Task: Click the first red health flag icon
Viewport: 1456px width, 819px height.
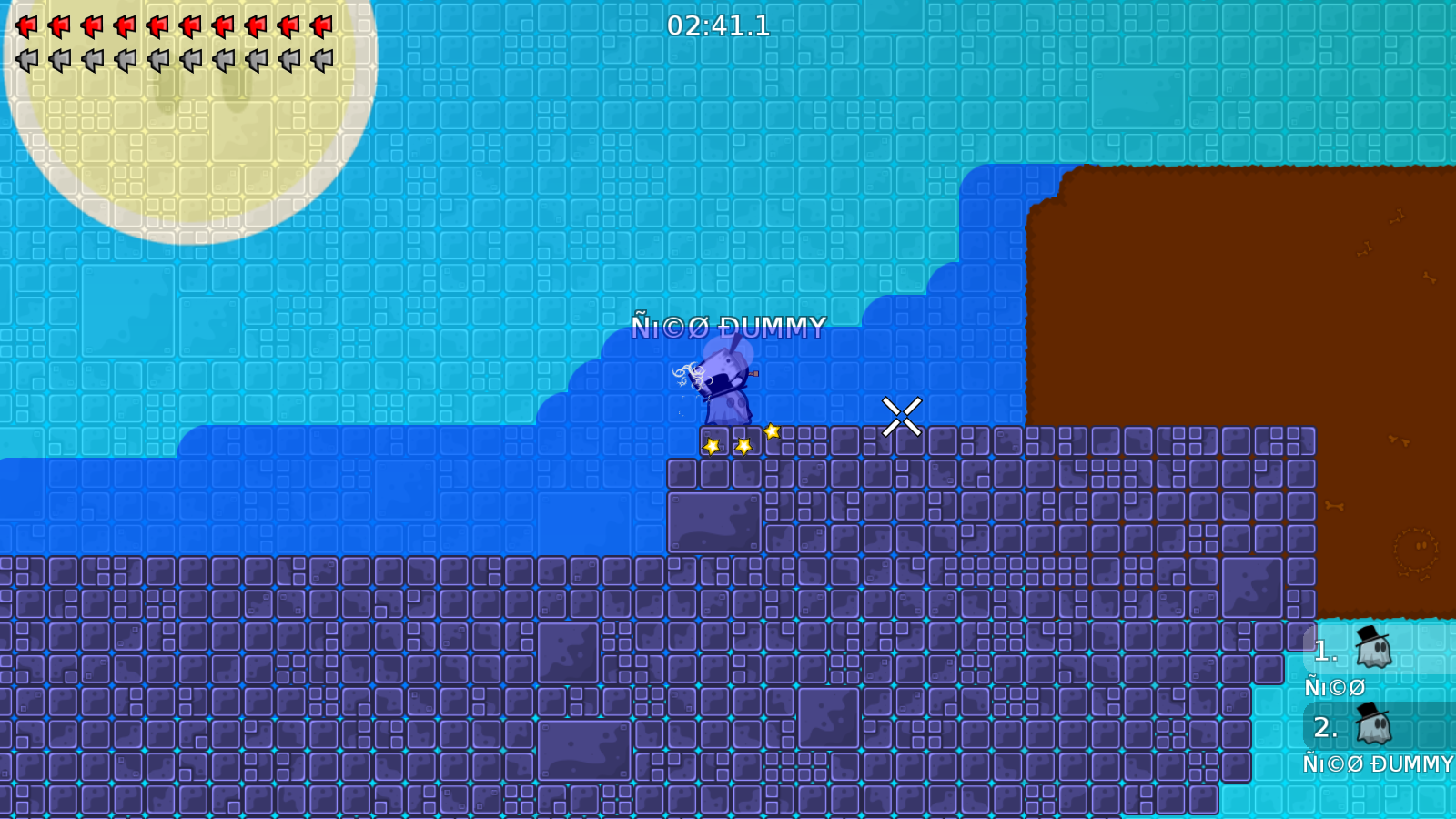Action: (x=27, y=25)
